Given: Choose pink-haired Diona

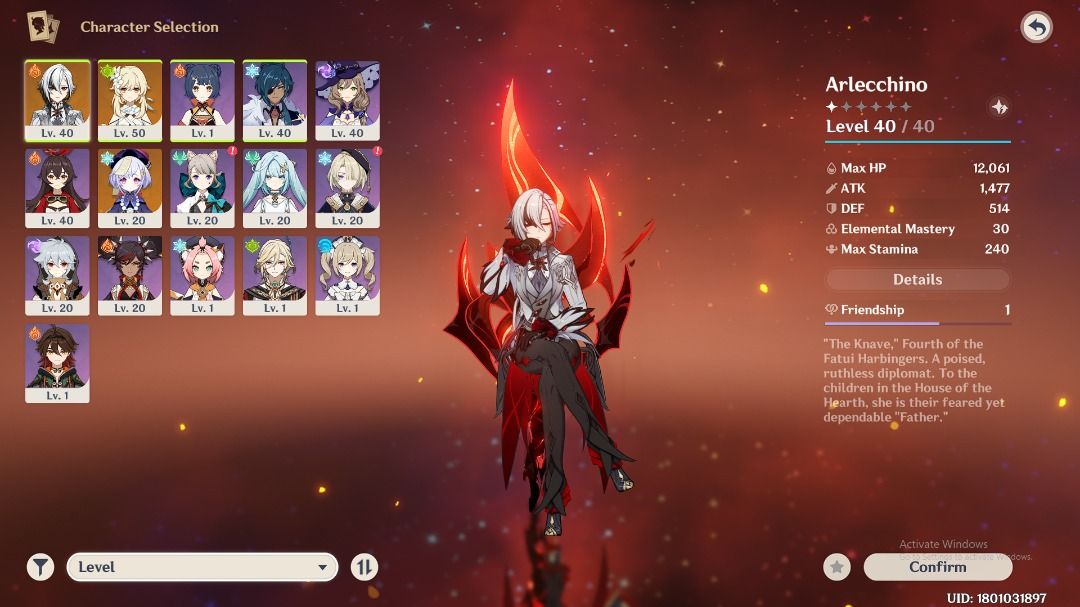Looking at the screenshot, I should tap(202, 275).
